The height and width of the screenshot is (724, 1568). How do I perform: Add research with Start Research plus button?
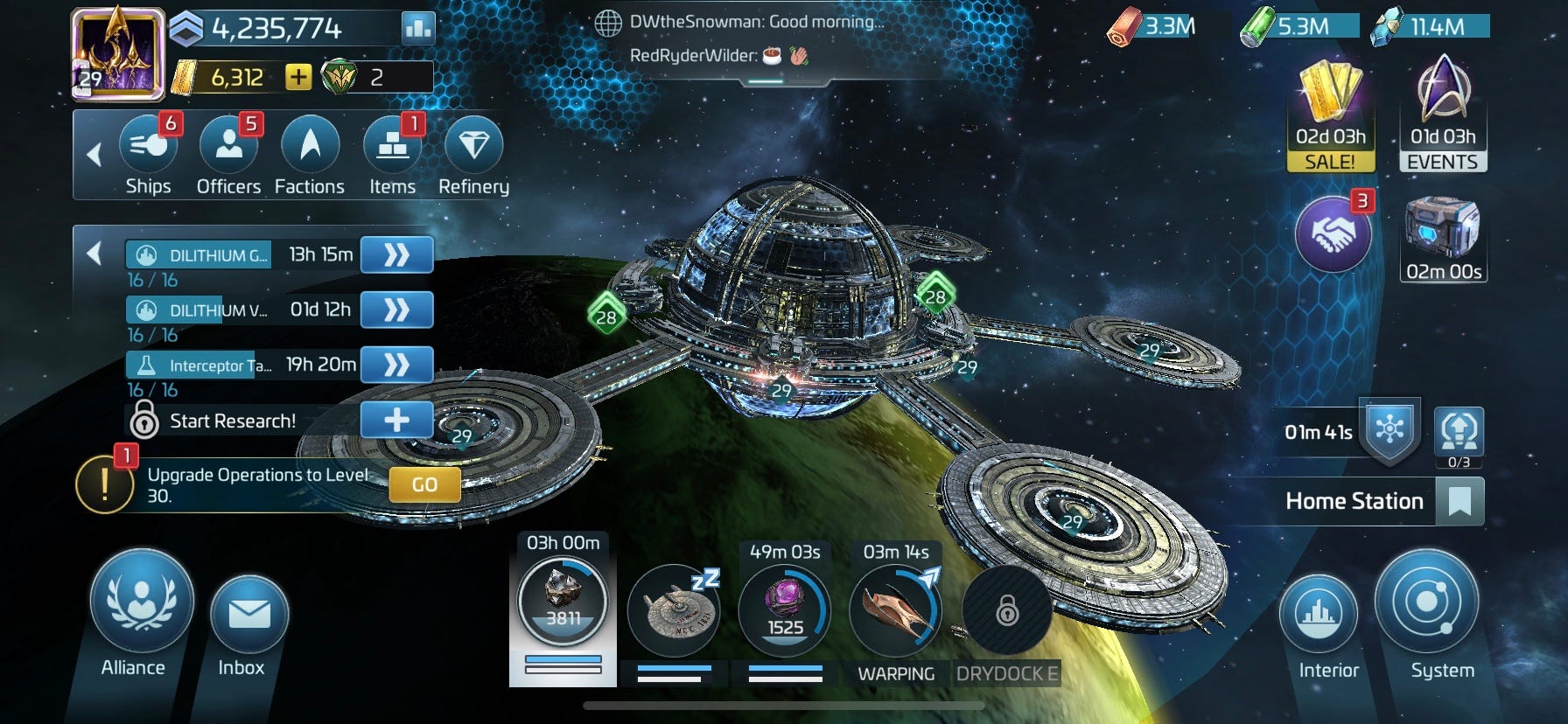click(396, 421)
